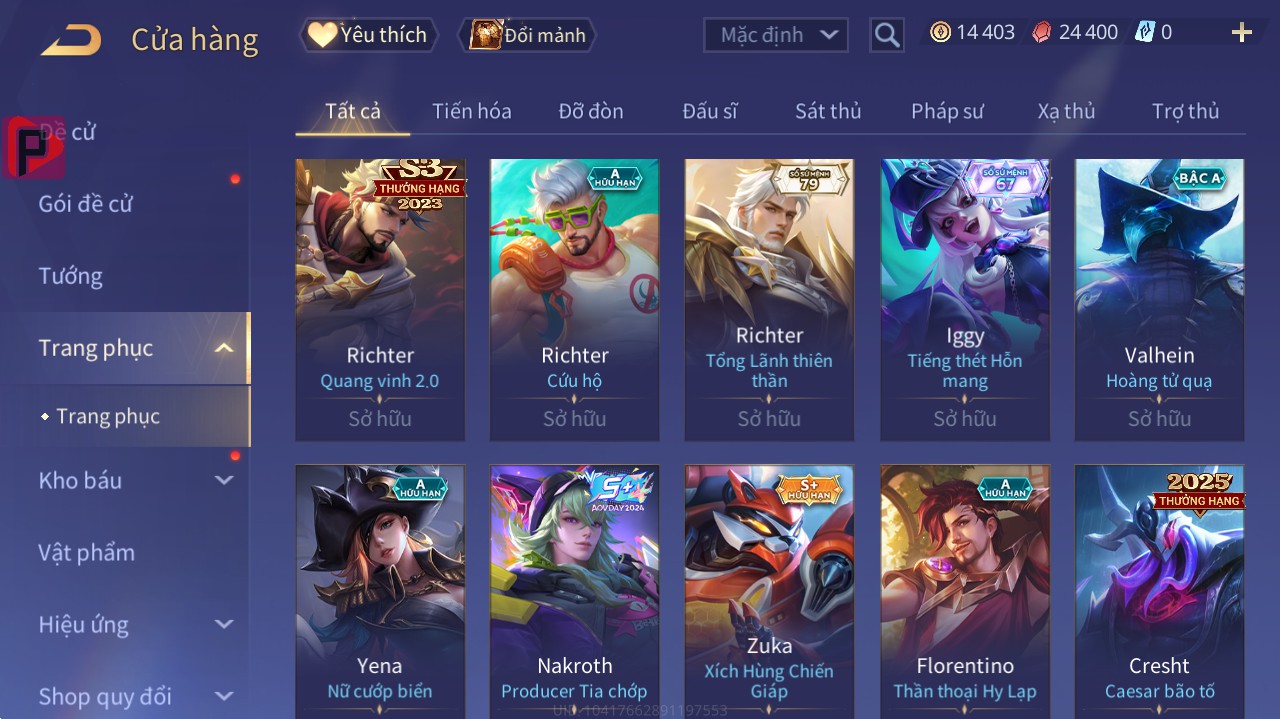
Task: Select Richter Quang vinh 2.0 skin card
Action: pyautogui.click(x=380, y=299)
